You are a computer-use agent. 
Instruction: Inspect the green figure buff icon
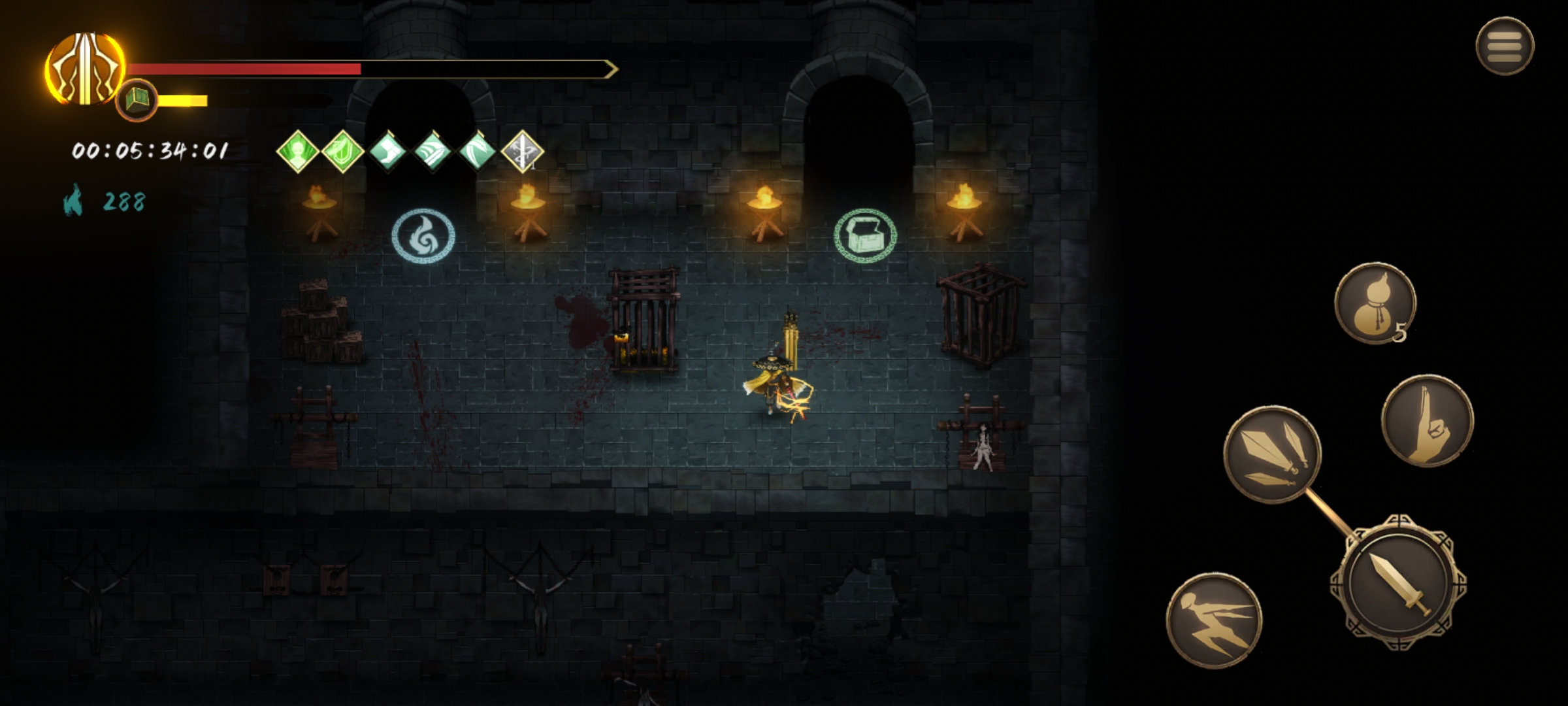click(297, 152)
